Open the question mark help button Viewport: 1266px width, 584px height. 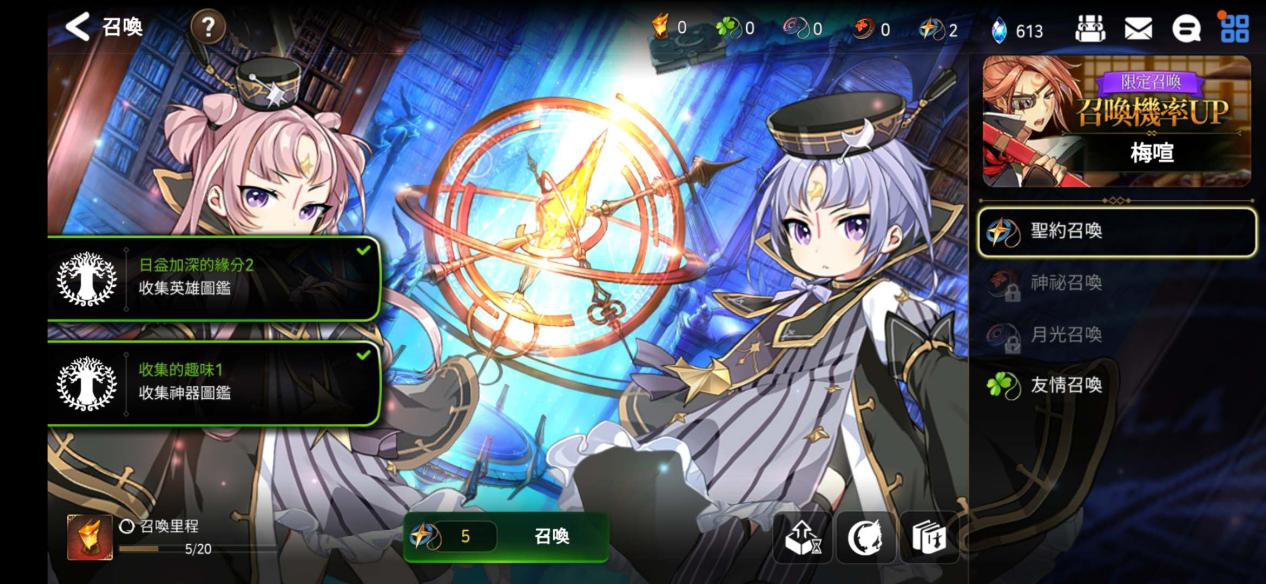[207, 27]
